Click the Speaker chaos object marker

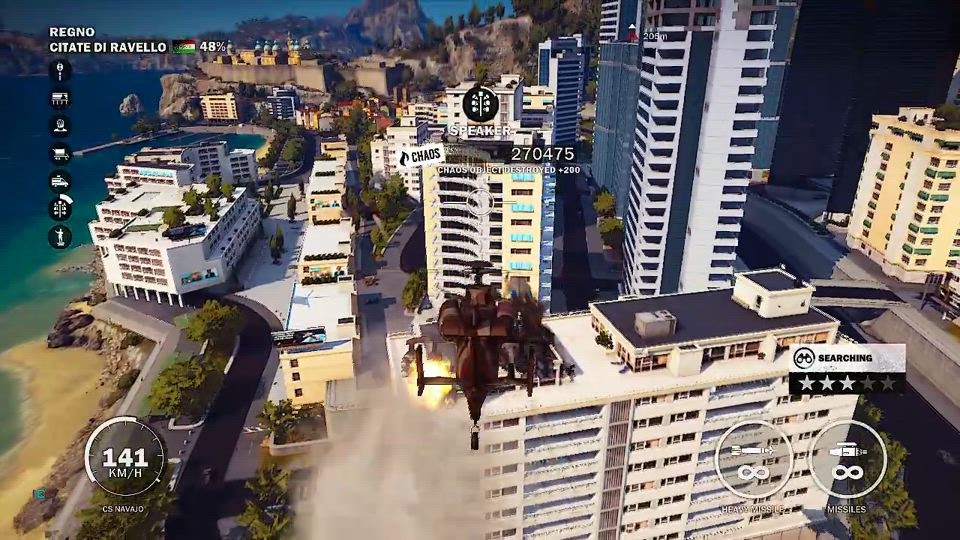pos(481,104)
